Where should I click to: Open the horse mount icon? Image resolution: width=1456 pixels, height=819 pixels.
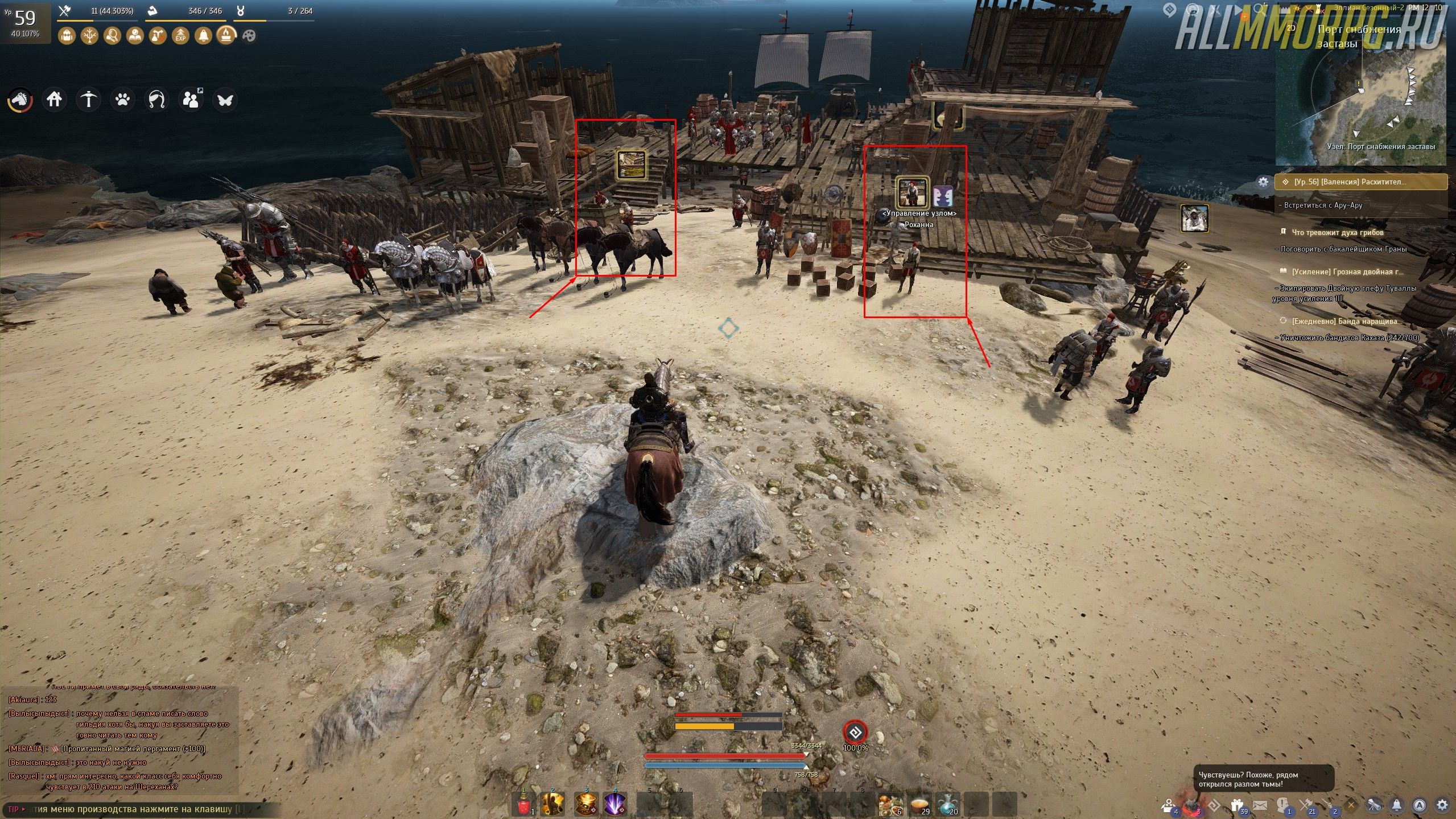(x=20, y=100)
